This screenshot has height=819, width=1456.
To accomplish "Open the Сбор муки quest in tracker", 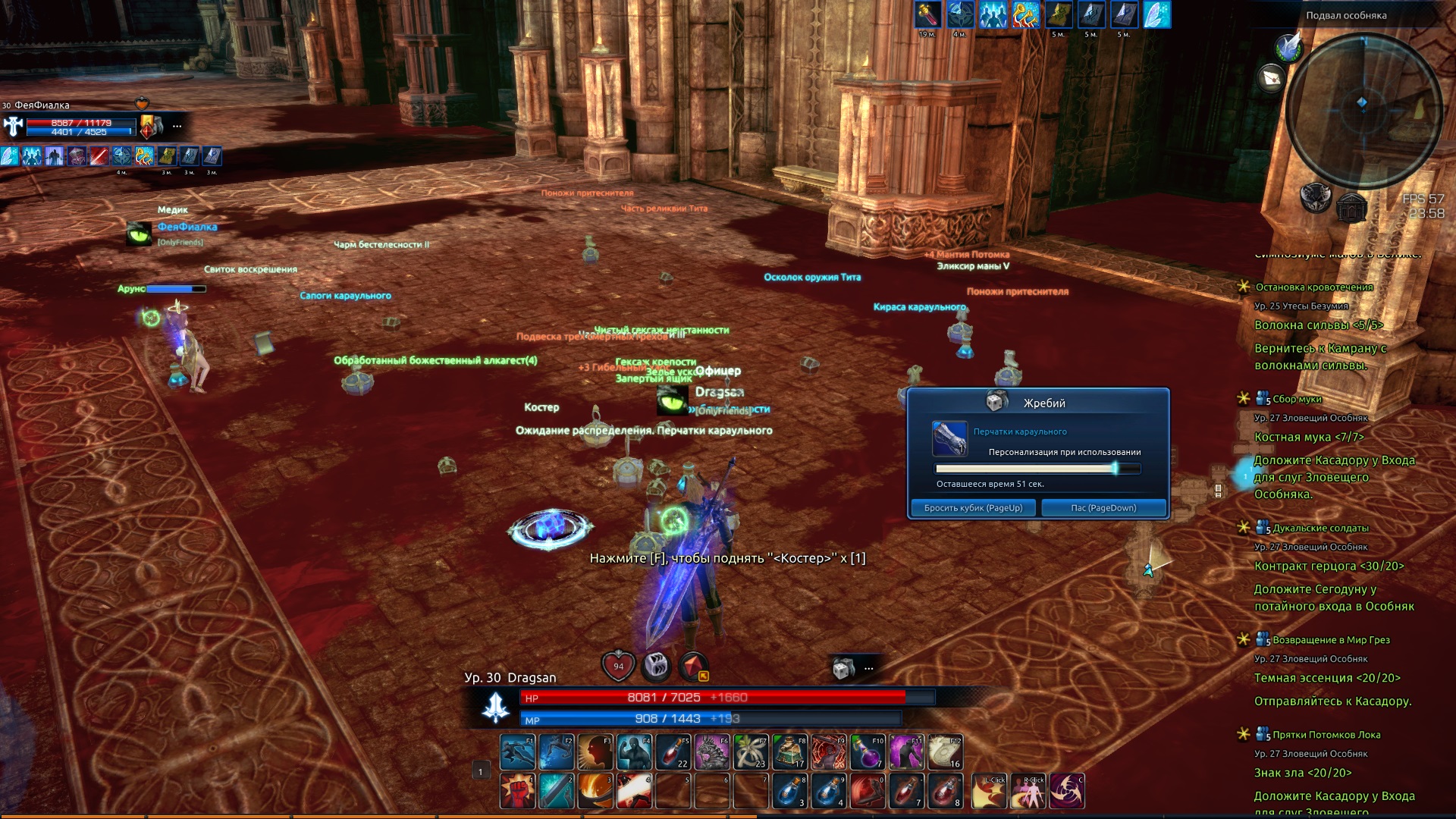I will point(1297,399).
